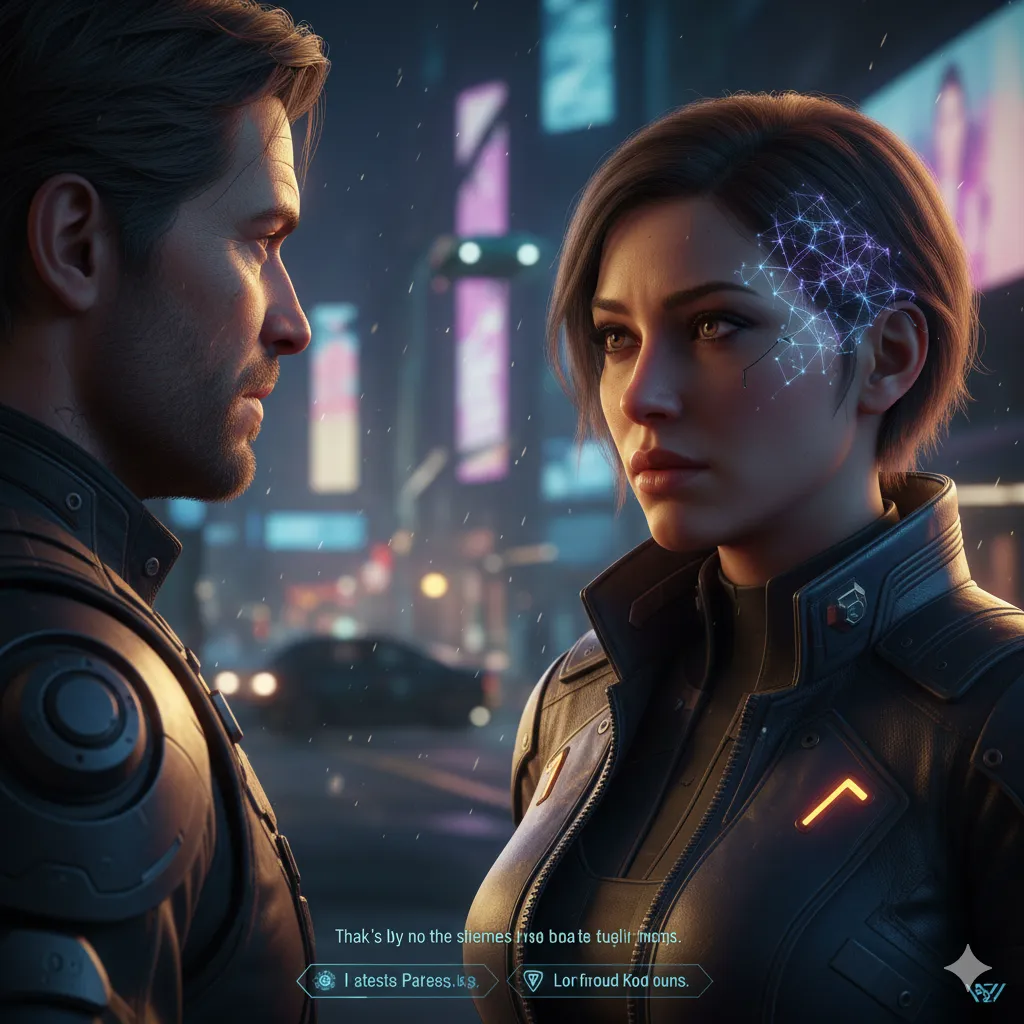Select the "Lor firoud Kod ouns" dialogue option
Viewport: 1024px width, 1024px height.
click(610, 981)
